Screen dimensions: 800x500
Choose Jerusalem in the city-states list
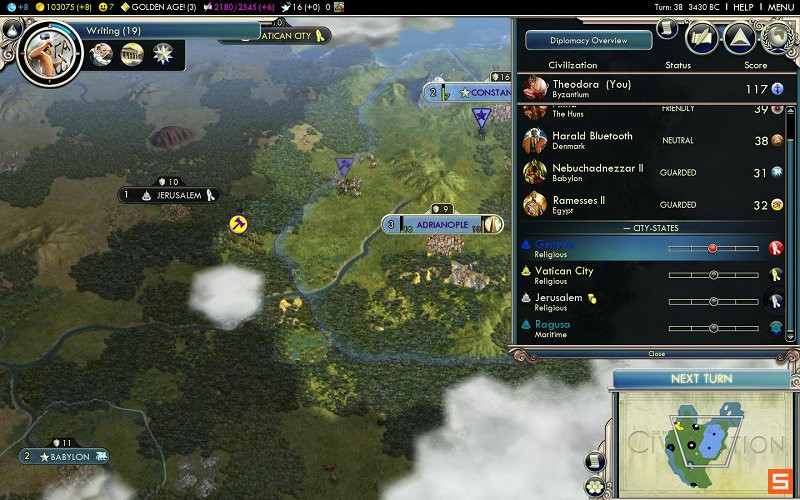(x=558, y=301)
